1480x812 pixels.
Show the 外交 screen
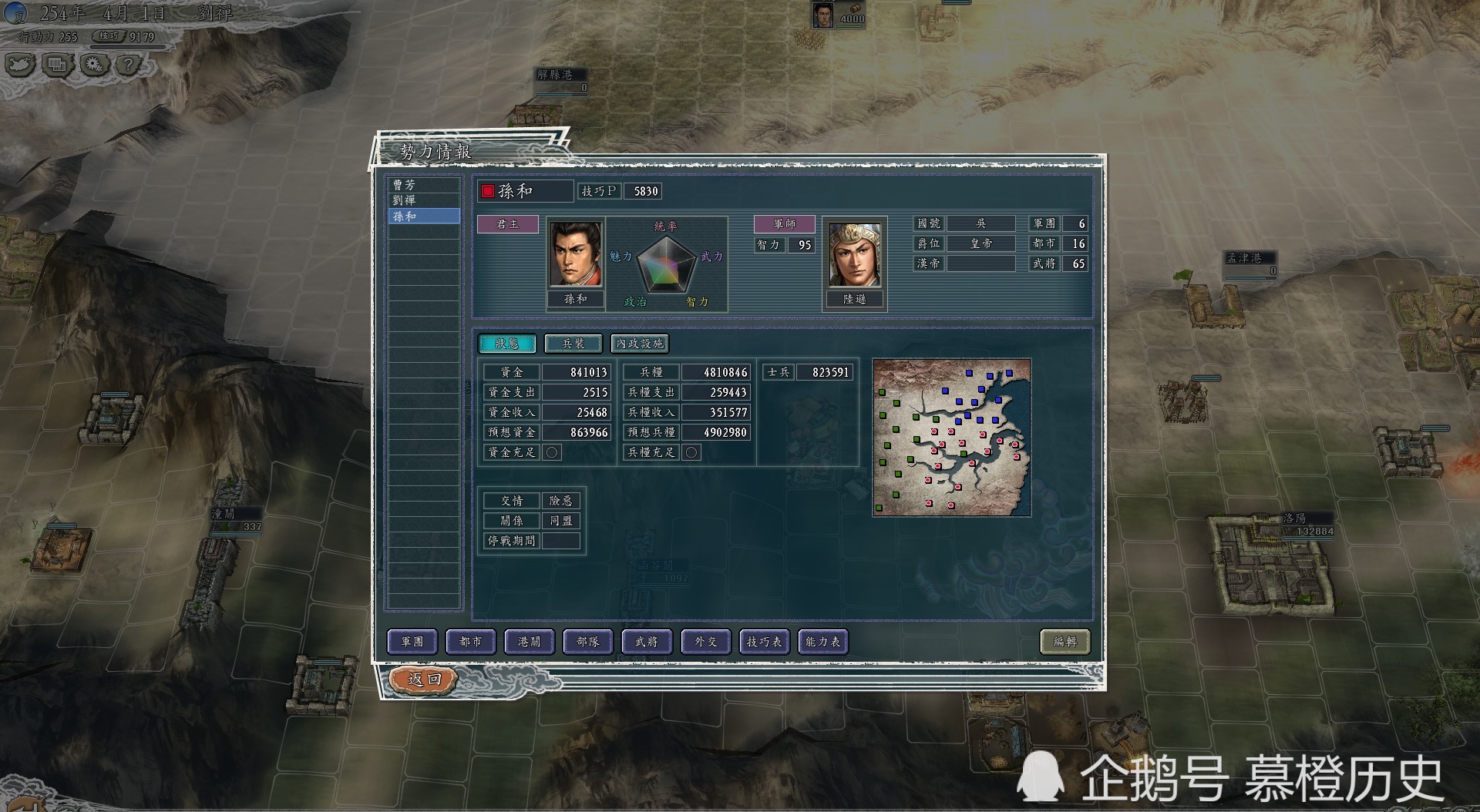pos(705,641)
